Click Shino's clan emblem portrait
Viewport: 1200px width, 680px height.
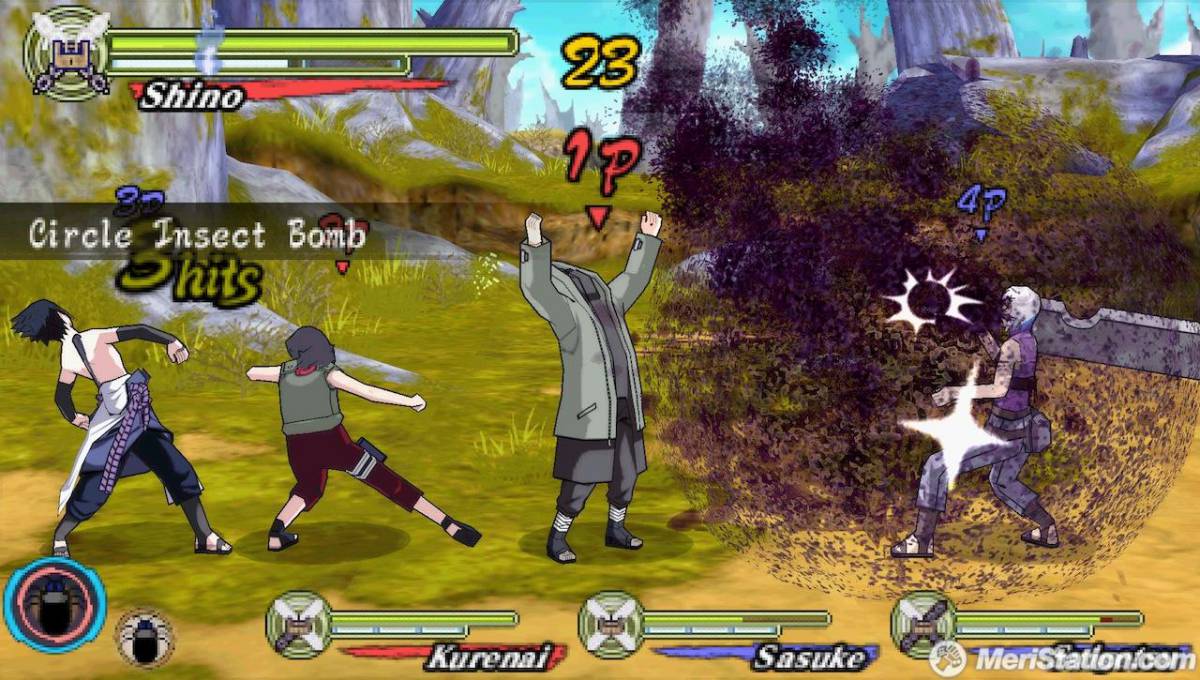click(x=67, y=52)
